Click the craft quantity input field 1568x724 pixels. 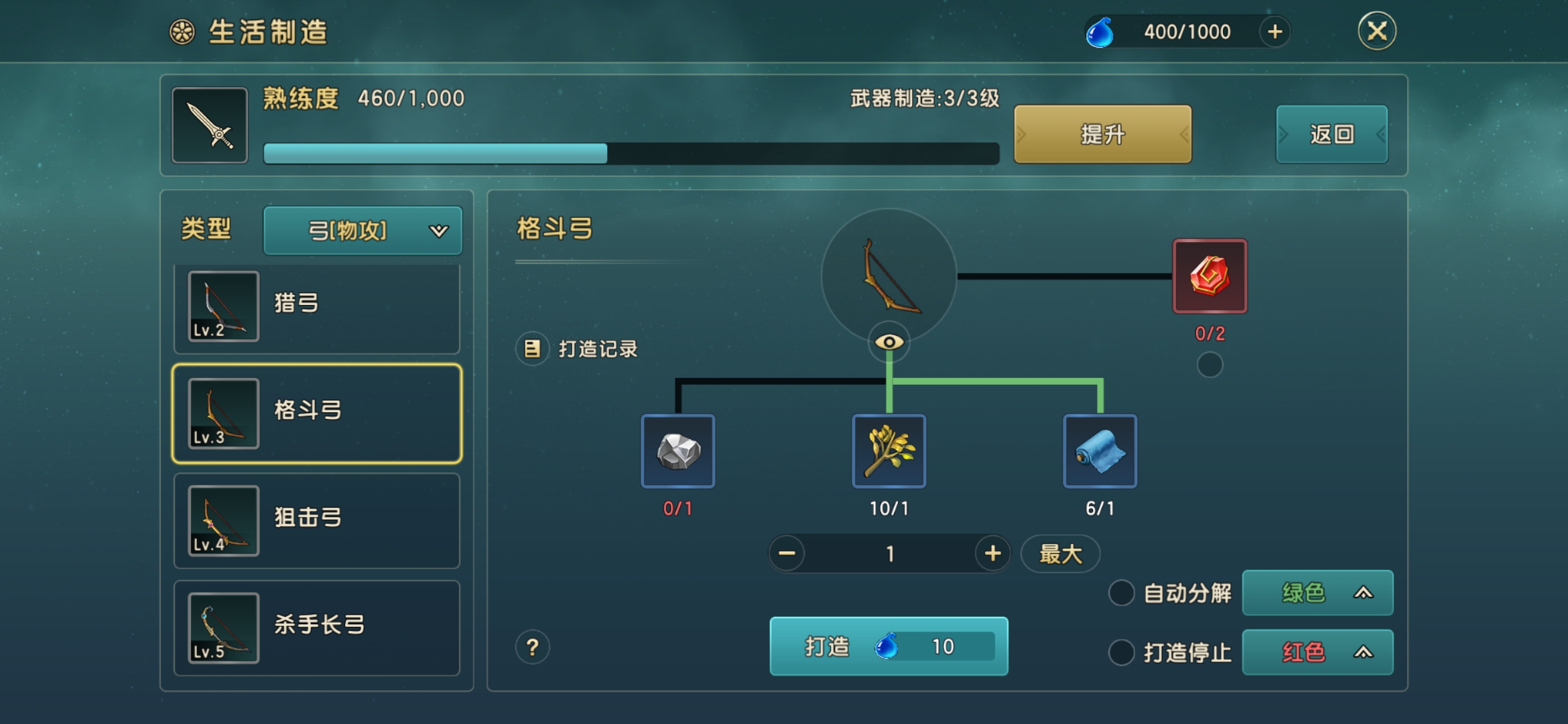(x=889, y=554)
